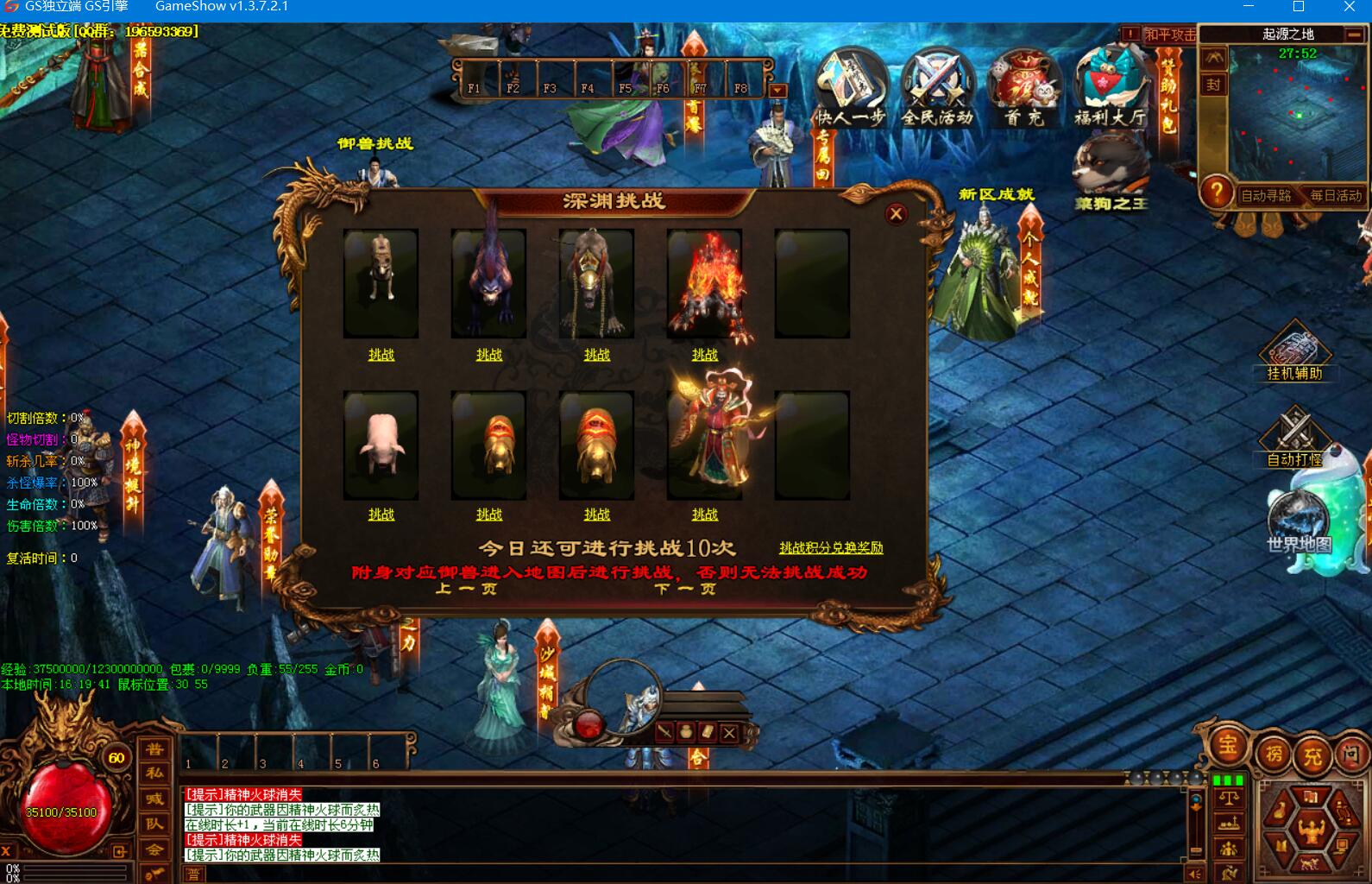Open the 福利大厅 welfare hall

point(1111,86)
